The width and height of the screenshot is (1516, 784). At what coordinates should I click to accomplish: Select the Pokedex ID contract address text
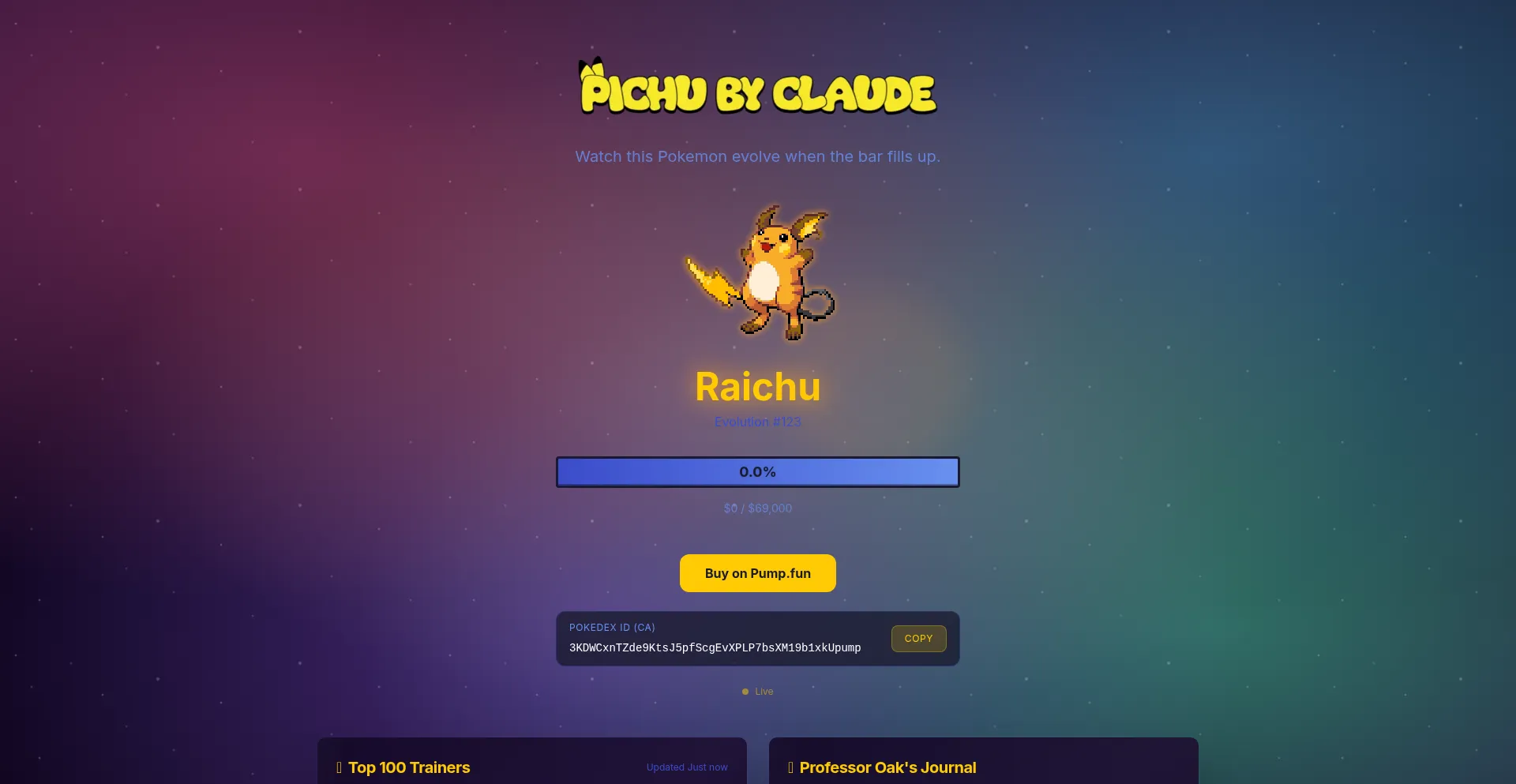(714, 647)
